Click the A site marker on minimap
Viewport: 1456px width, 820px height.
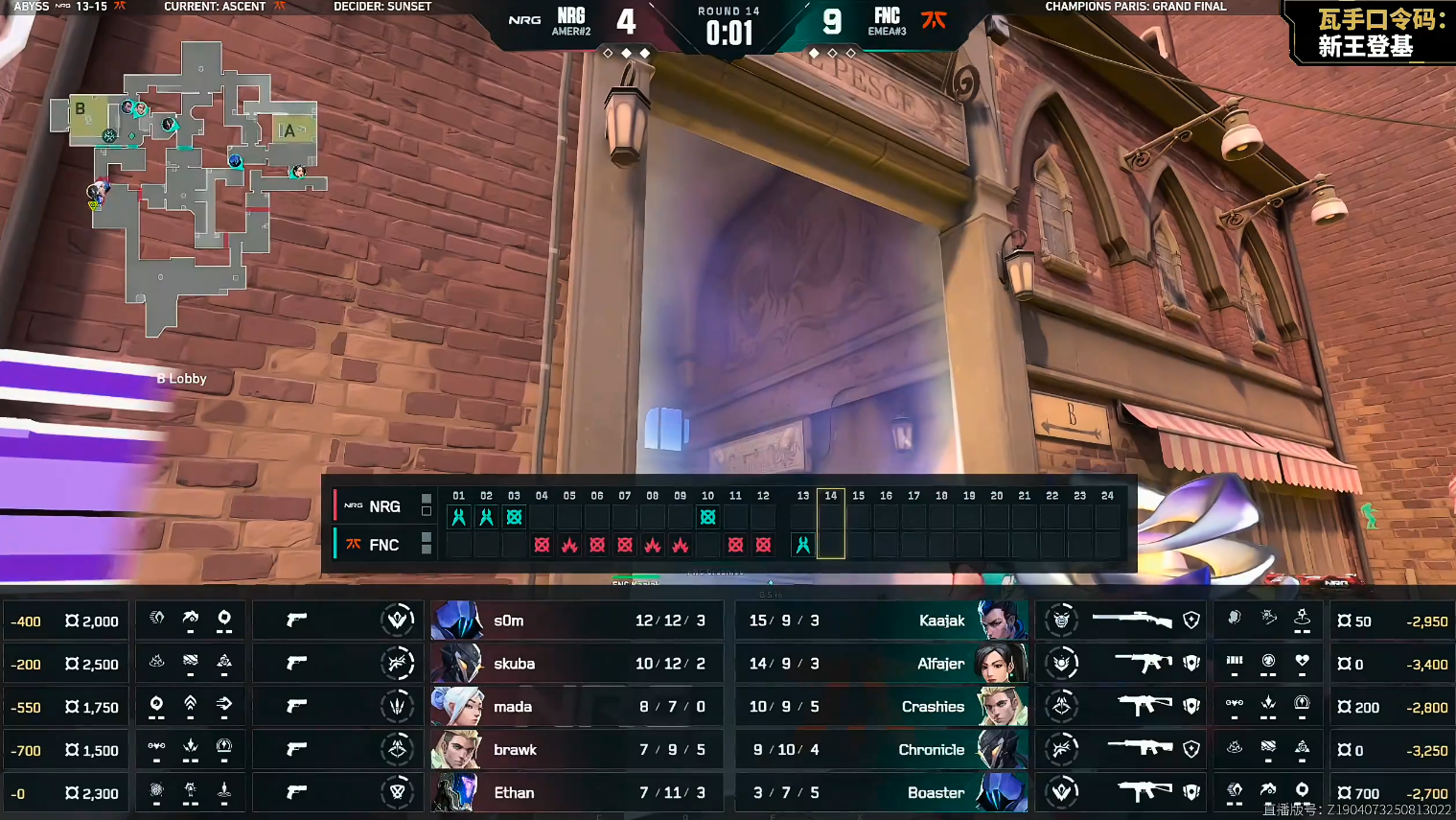click(289, 130)
